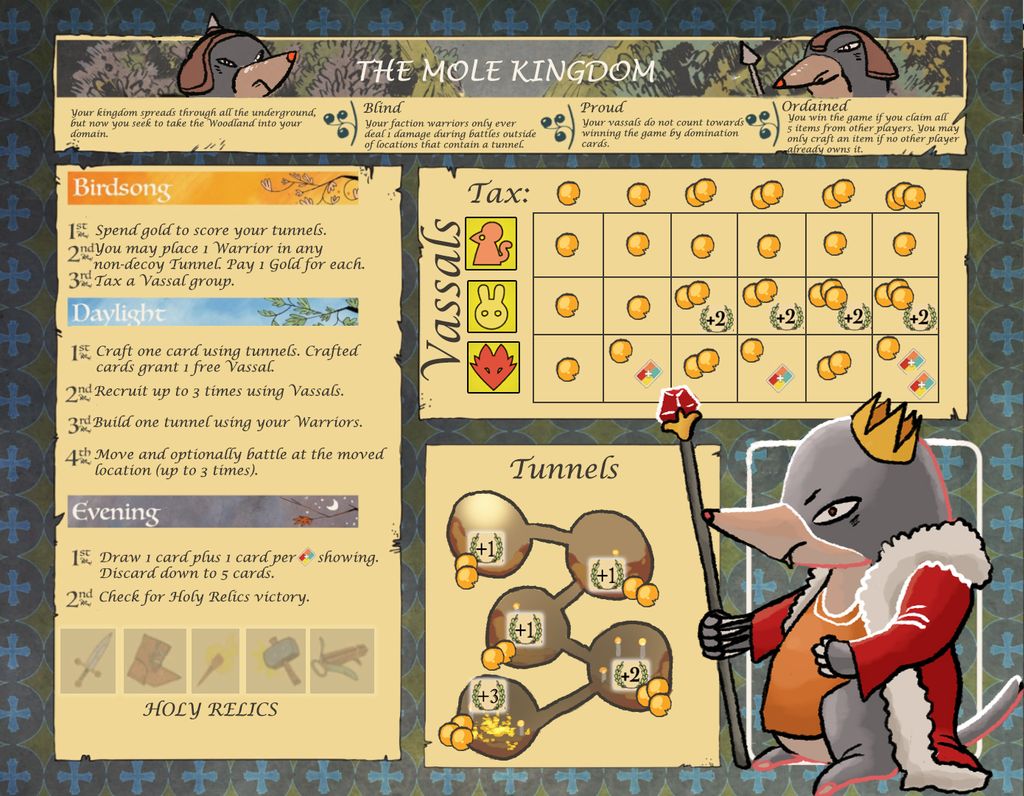Select the fox Vassal icon
Viewport: 1024px width, 796px height.
pyautogui.click(x=491, y=367)
